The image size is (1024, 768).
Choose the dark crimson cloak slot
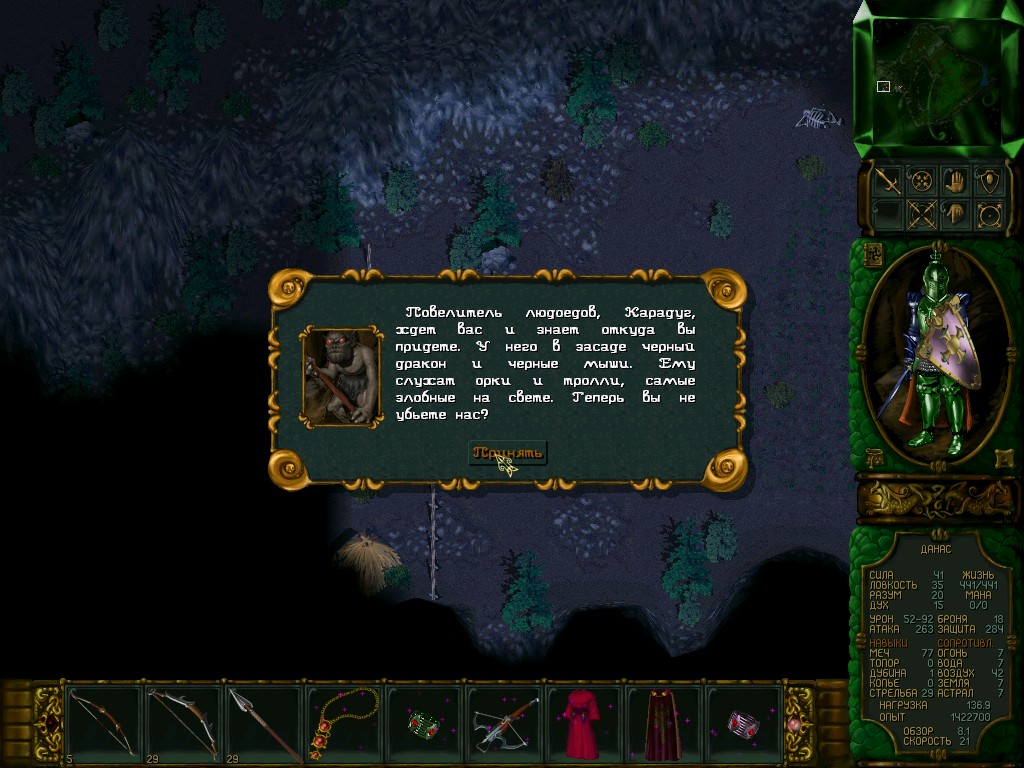(x=663, y=722)
